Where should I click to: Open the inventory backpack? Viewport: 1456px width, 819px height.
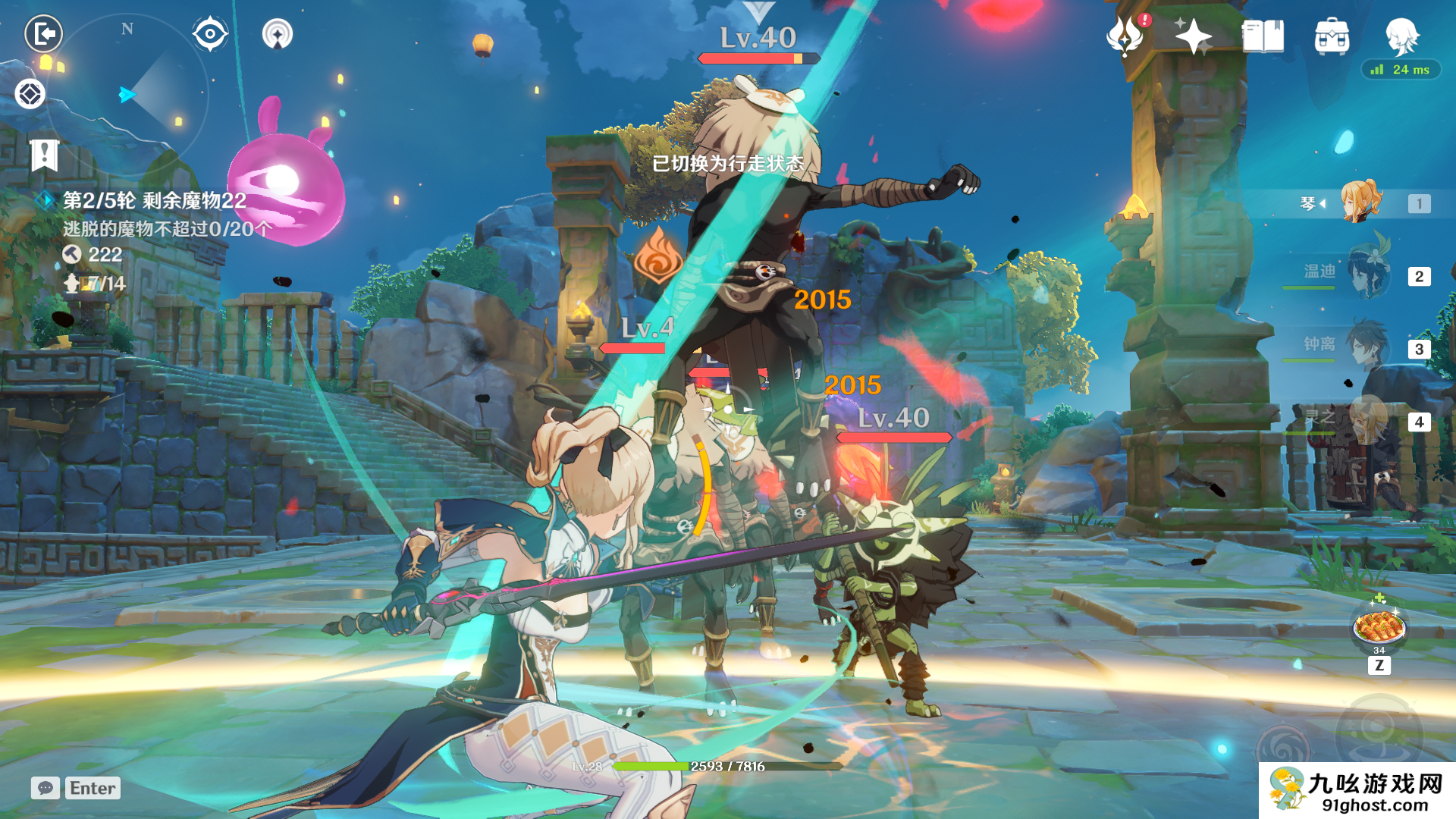click(x=1332, y=36)
